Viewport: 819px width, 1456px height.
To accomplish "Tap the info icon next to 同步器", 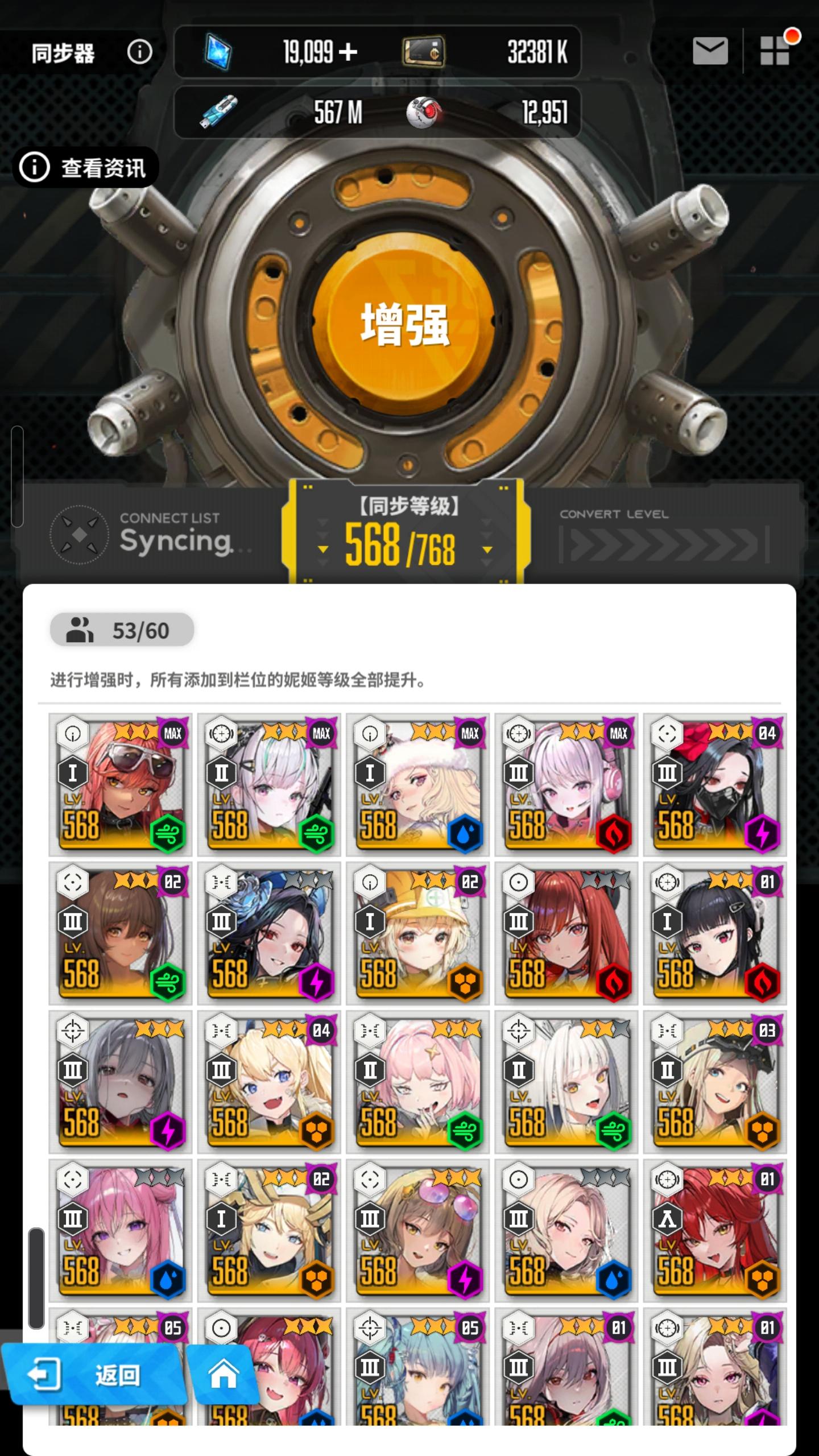I will 138,52.
